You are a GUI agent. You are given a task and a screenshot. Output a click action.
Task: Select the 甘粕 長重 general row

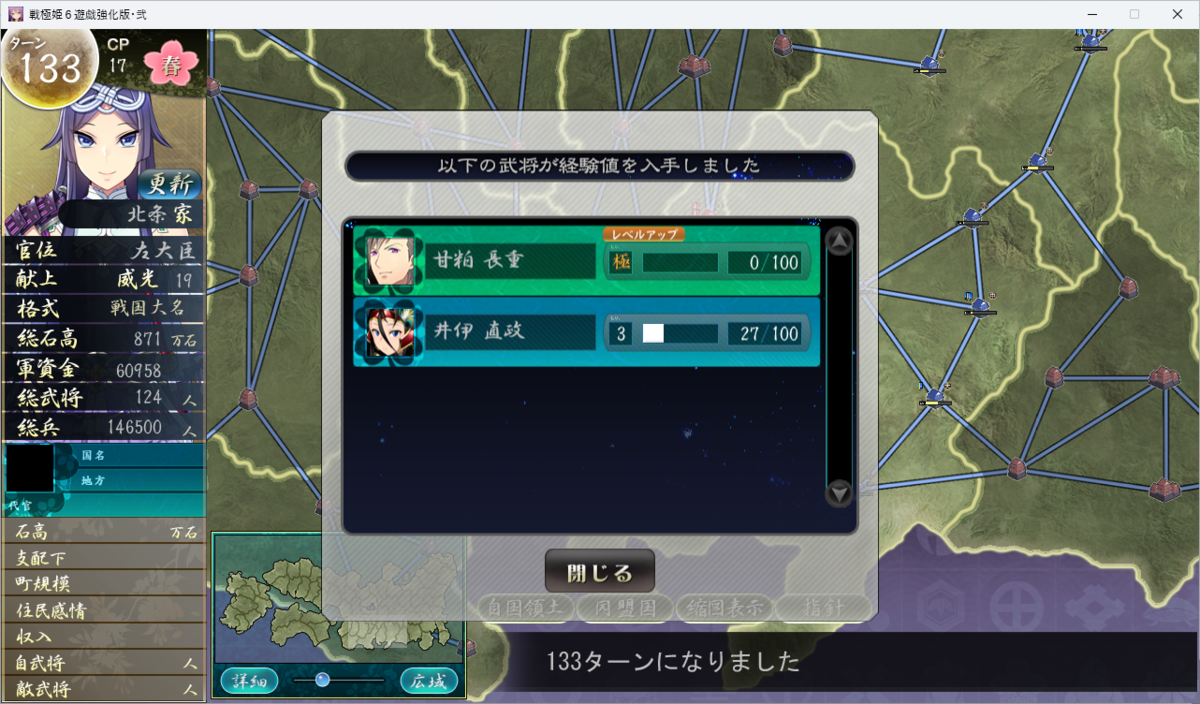(x=587, y=262)
